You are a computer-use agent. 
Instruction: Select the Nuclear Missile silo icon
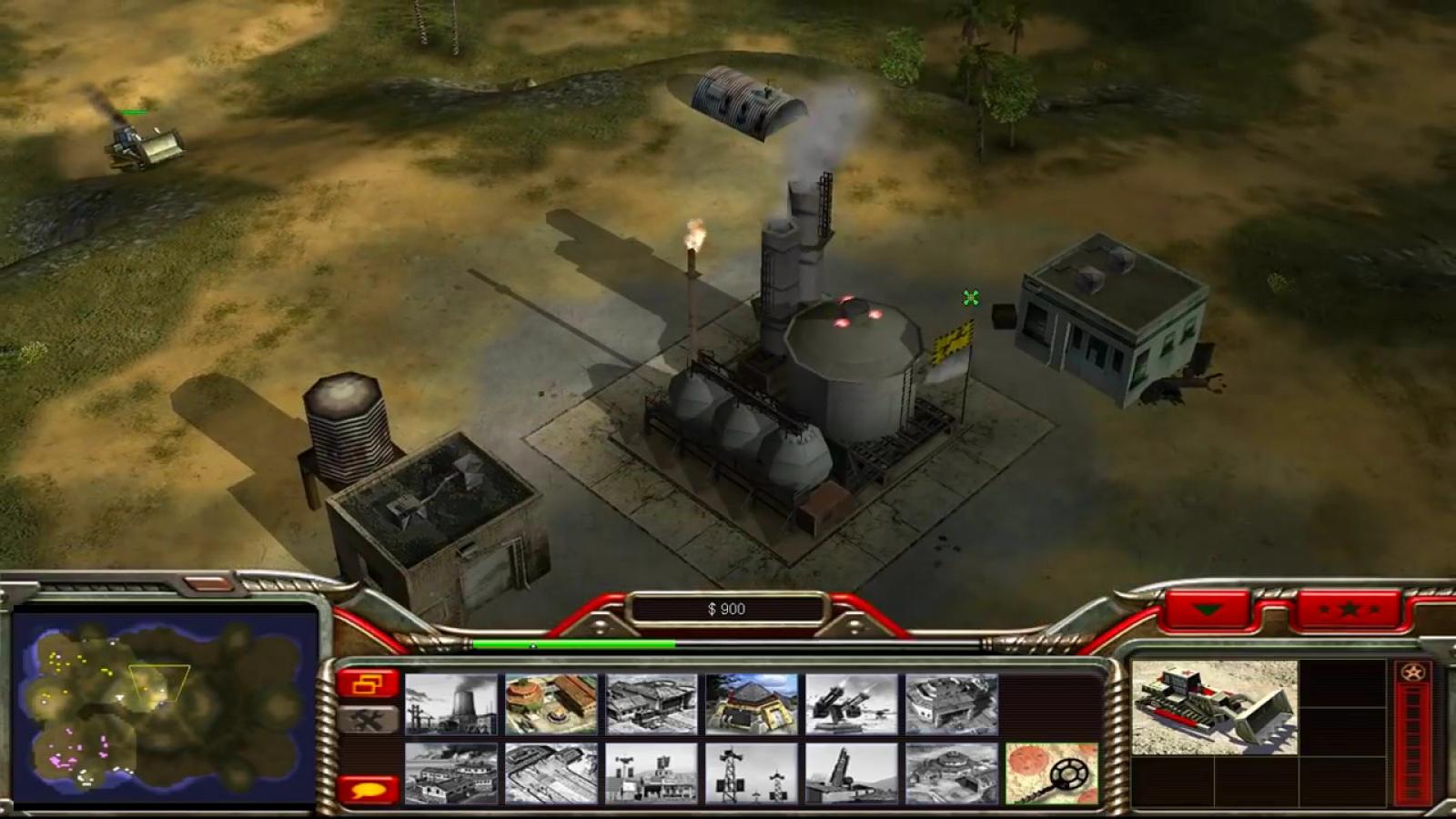[852, 773]
